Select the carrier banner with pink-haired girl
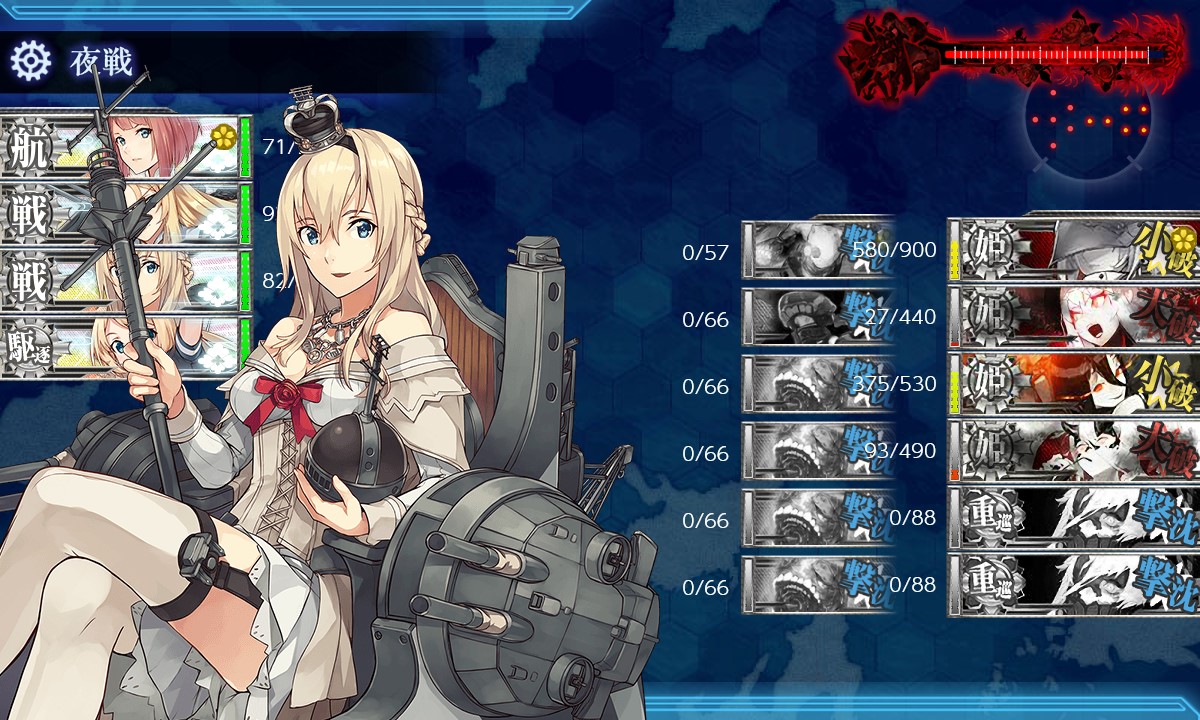Screen dimensions: 1200x720 click(125, 148)
